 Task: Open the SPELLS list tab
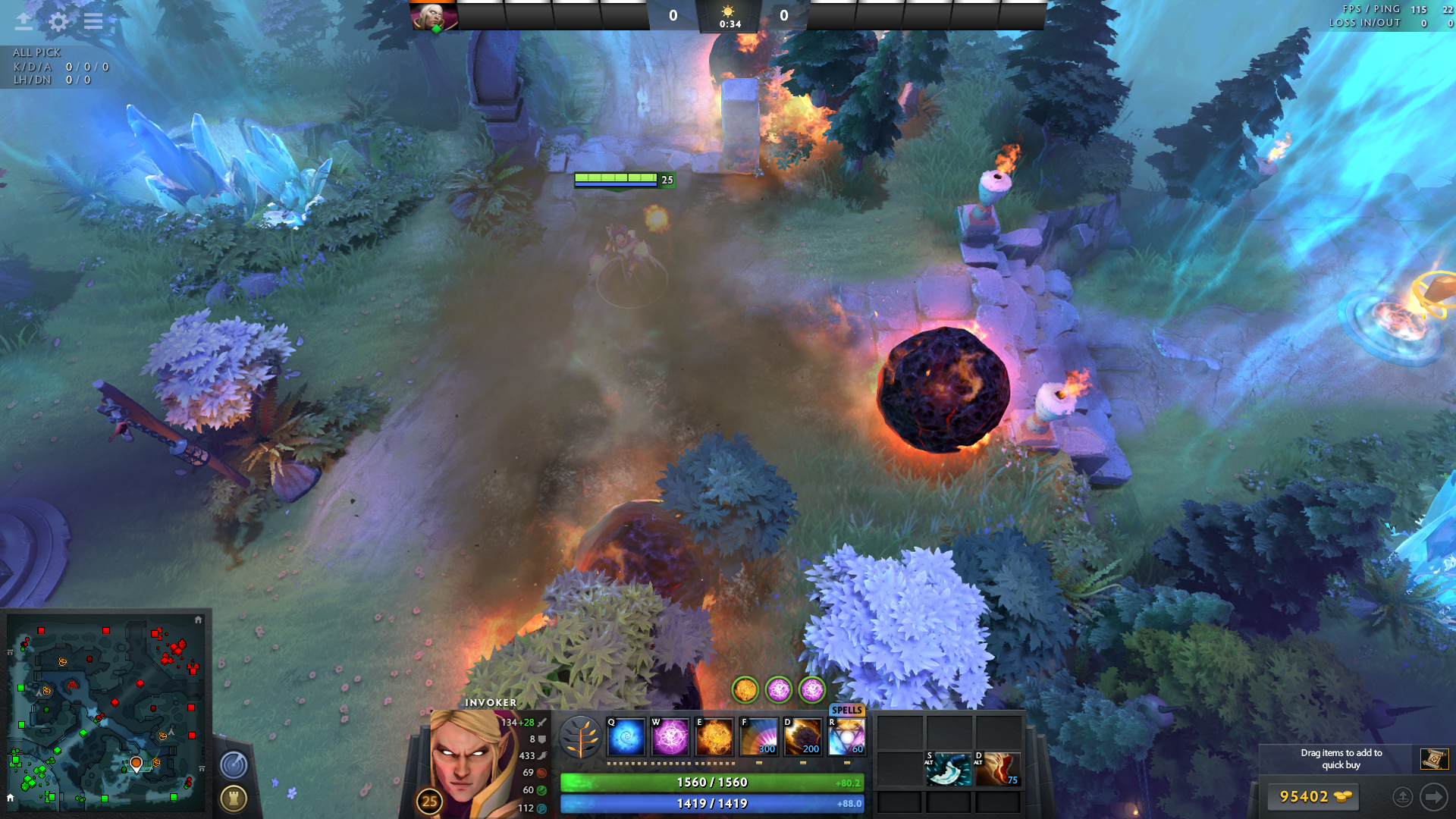[x=846, y=710]
